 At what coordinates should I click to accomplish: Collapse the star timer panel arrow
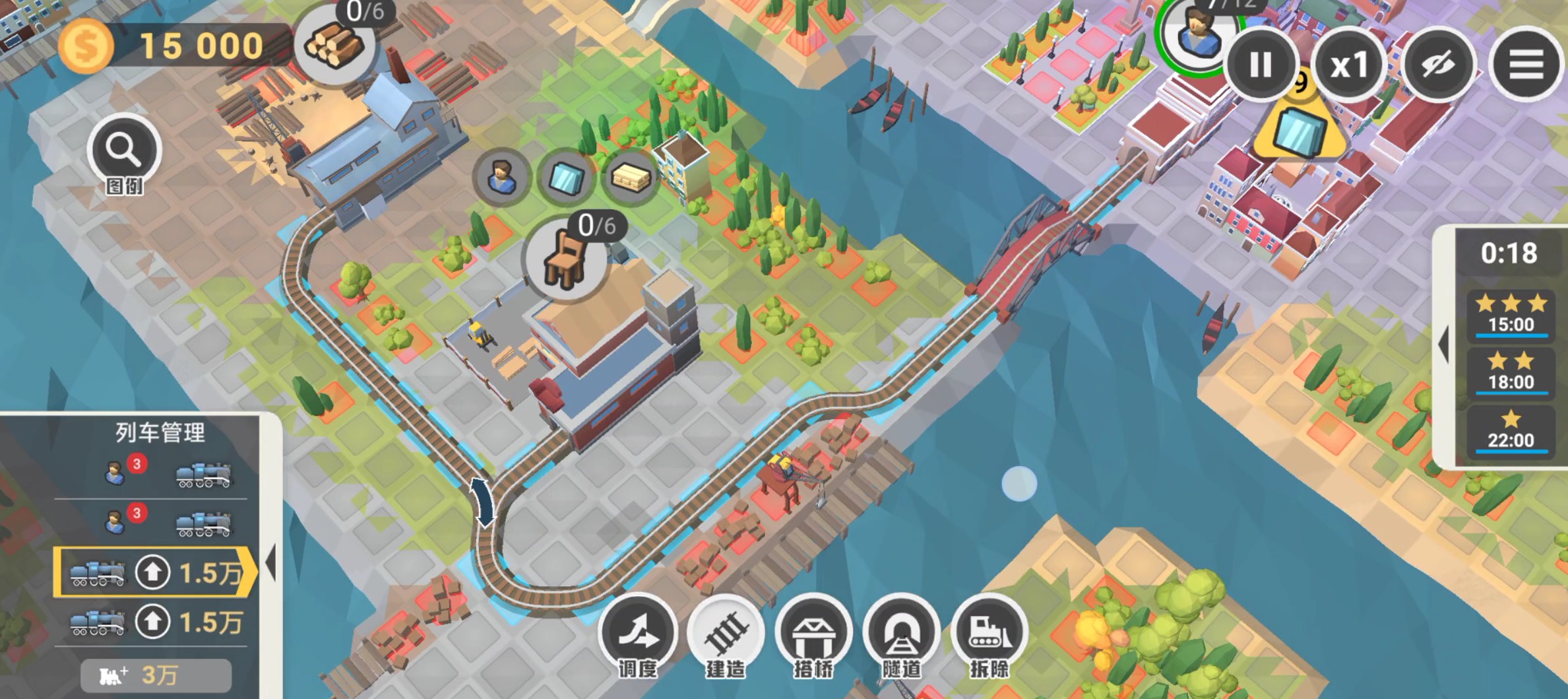point(1444,344)
